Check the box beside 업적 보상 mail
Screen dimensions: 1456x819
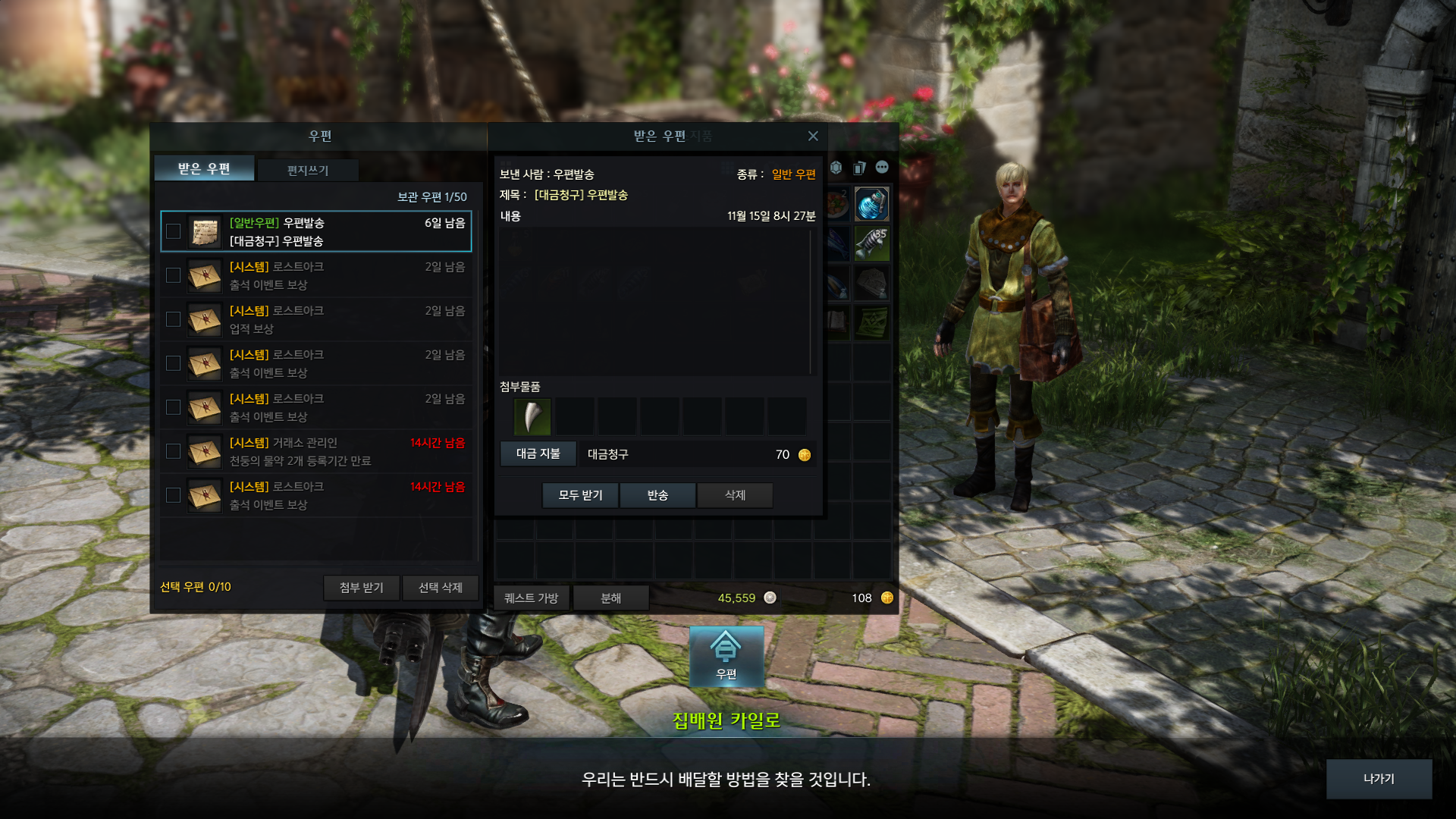click(x=173, y=319)
